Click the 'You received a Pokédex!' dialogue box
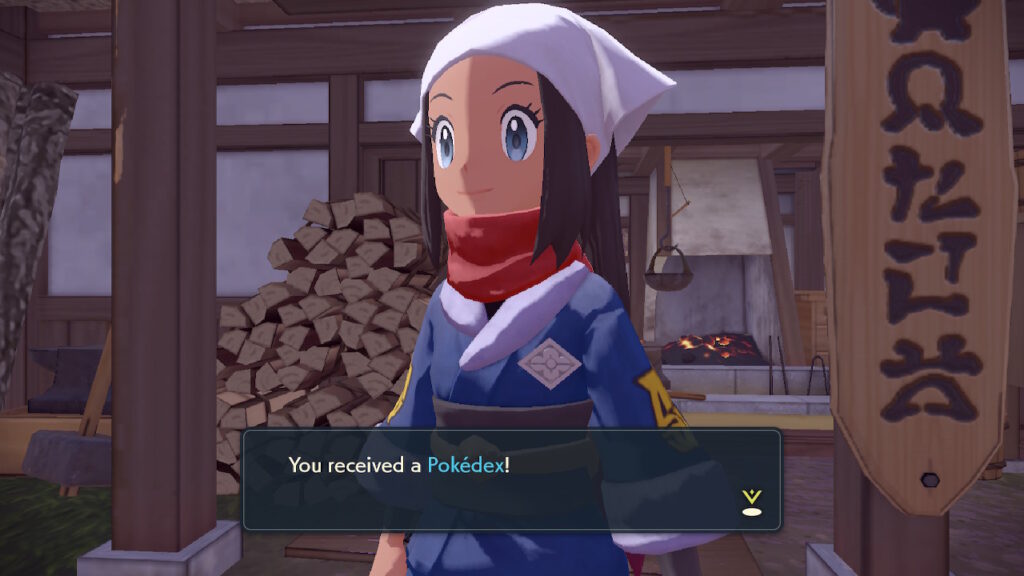 [511, 479]
